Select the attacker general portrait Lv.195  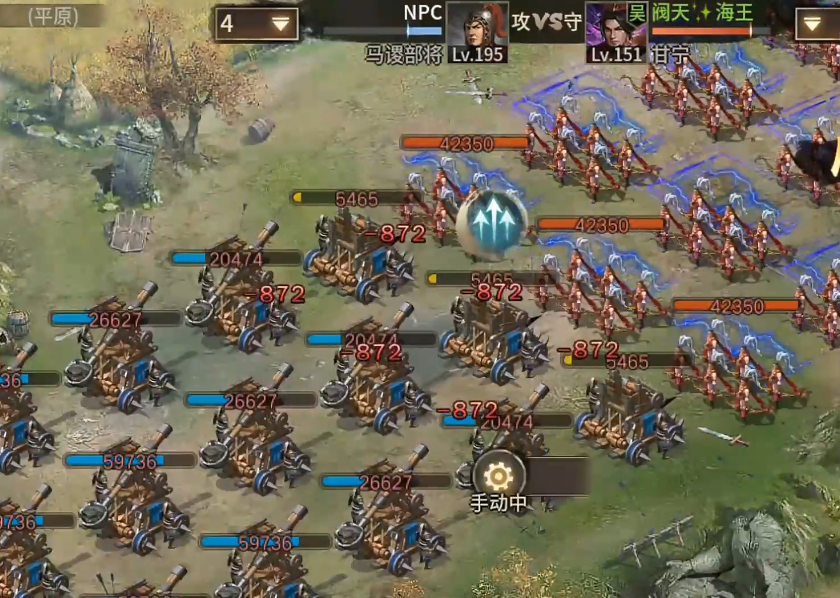coord(476,30)
